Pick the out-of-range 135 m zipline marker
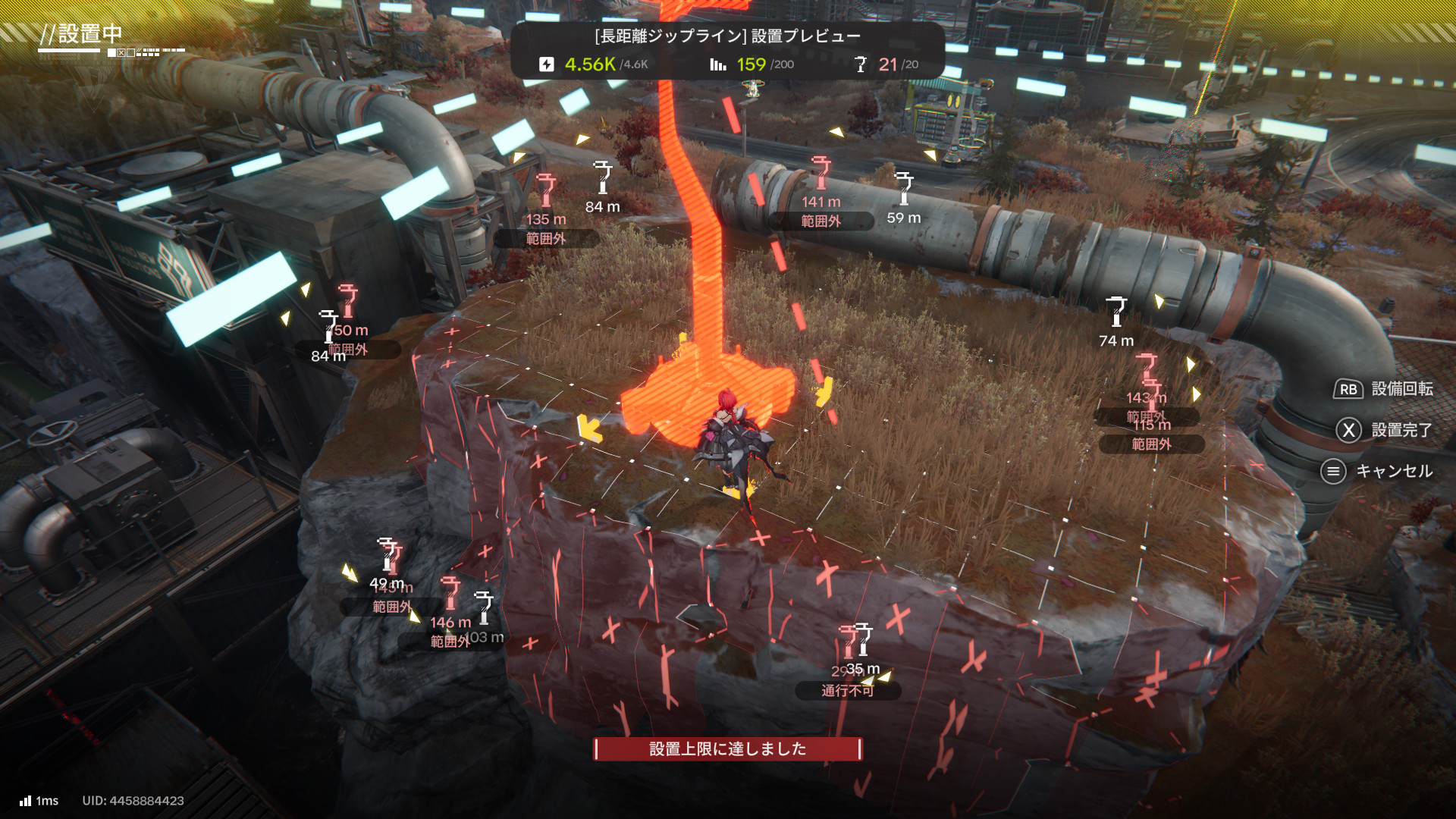 coord(546,190)
